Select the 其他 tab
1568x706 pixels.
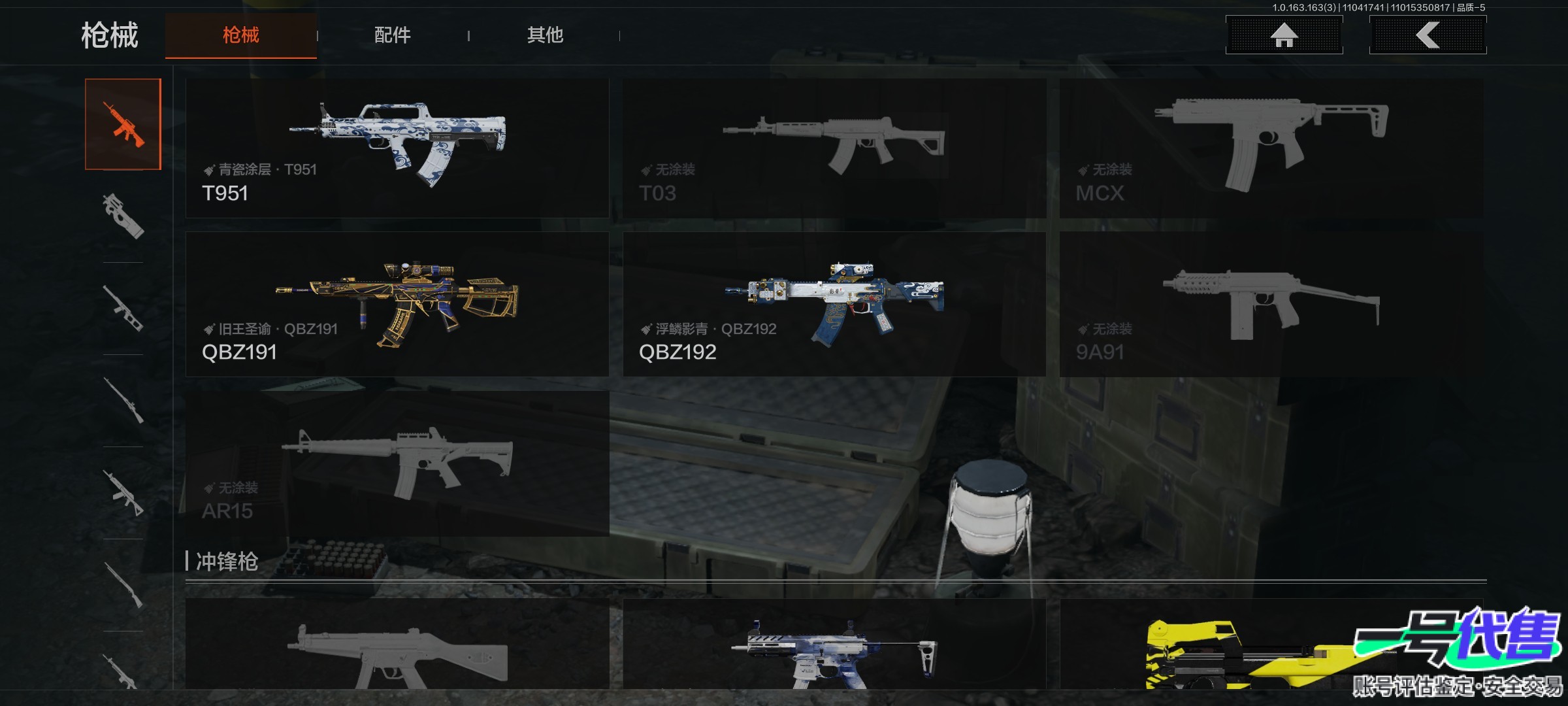[x=545, y=35]
